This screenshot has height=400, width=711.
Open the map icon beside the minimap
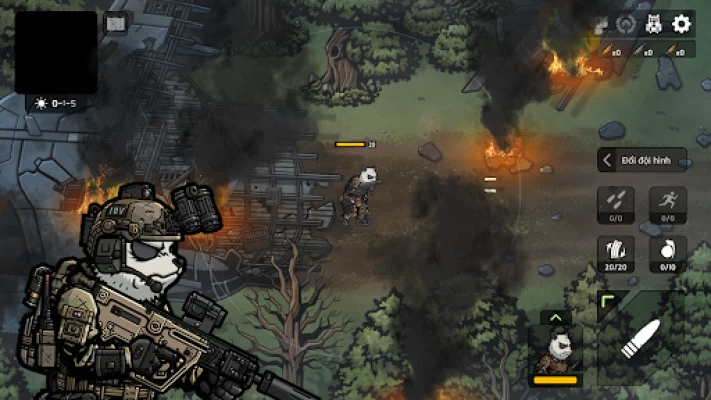116,24
